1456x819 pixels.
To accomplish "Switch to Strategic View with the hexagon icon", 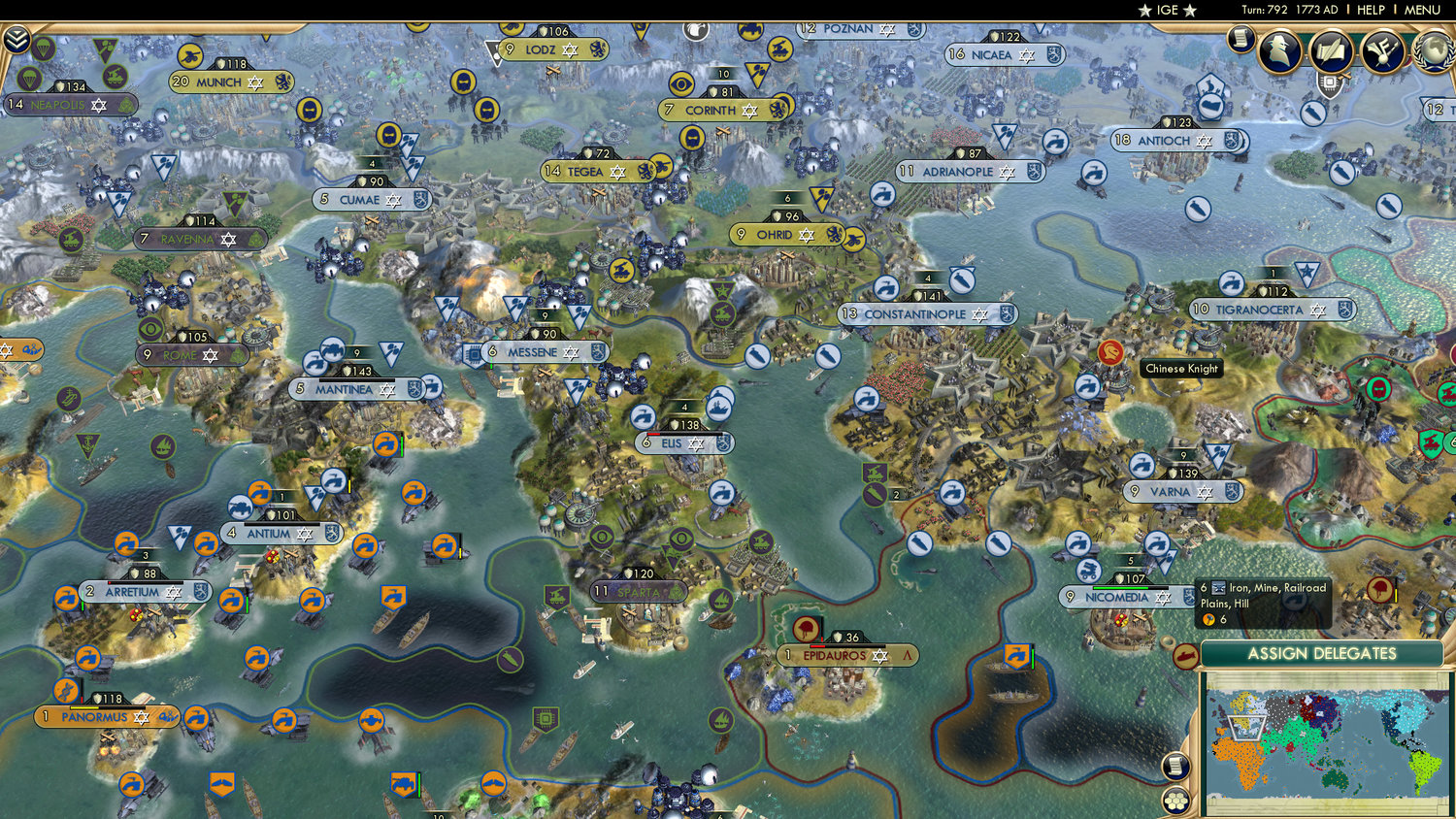I will pos(1175,799).
